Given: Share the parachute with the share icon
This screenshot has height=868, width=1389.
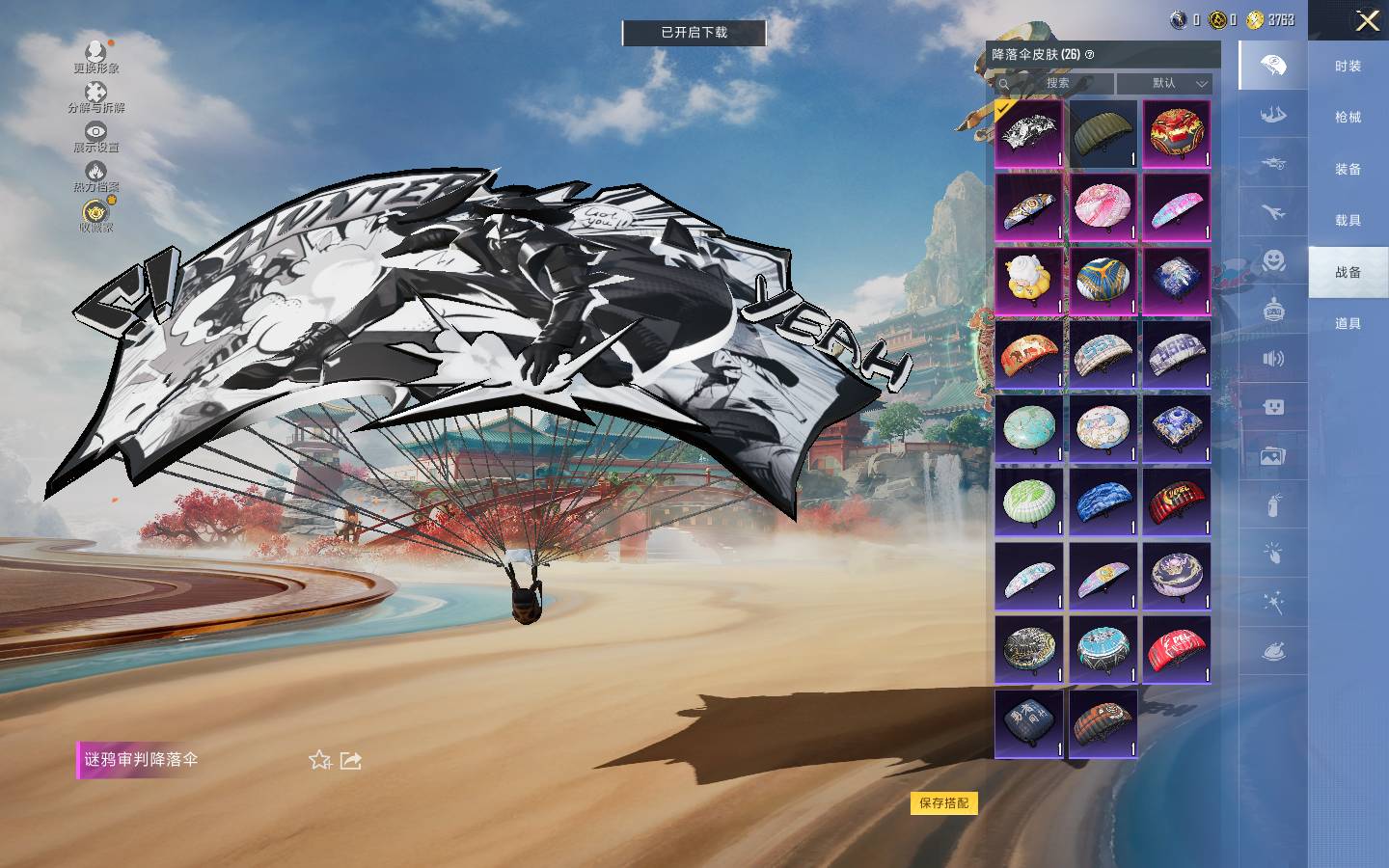Looking at the screenshot, I should click(x=350, y=760).
